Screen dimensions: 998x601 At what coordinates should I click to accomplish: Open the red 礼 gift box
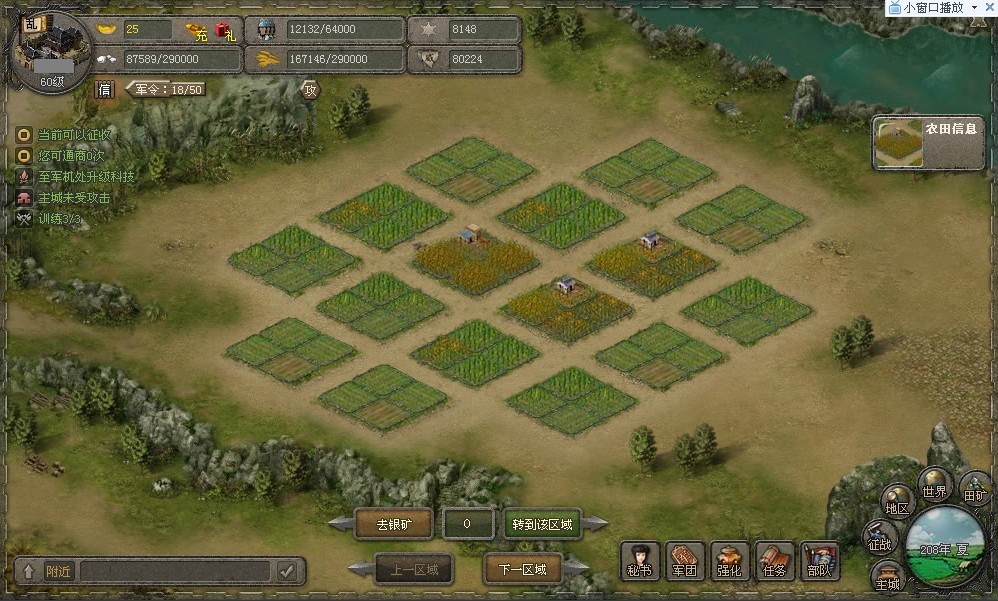coord(225,31)
